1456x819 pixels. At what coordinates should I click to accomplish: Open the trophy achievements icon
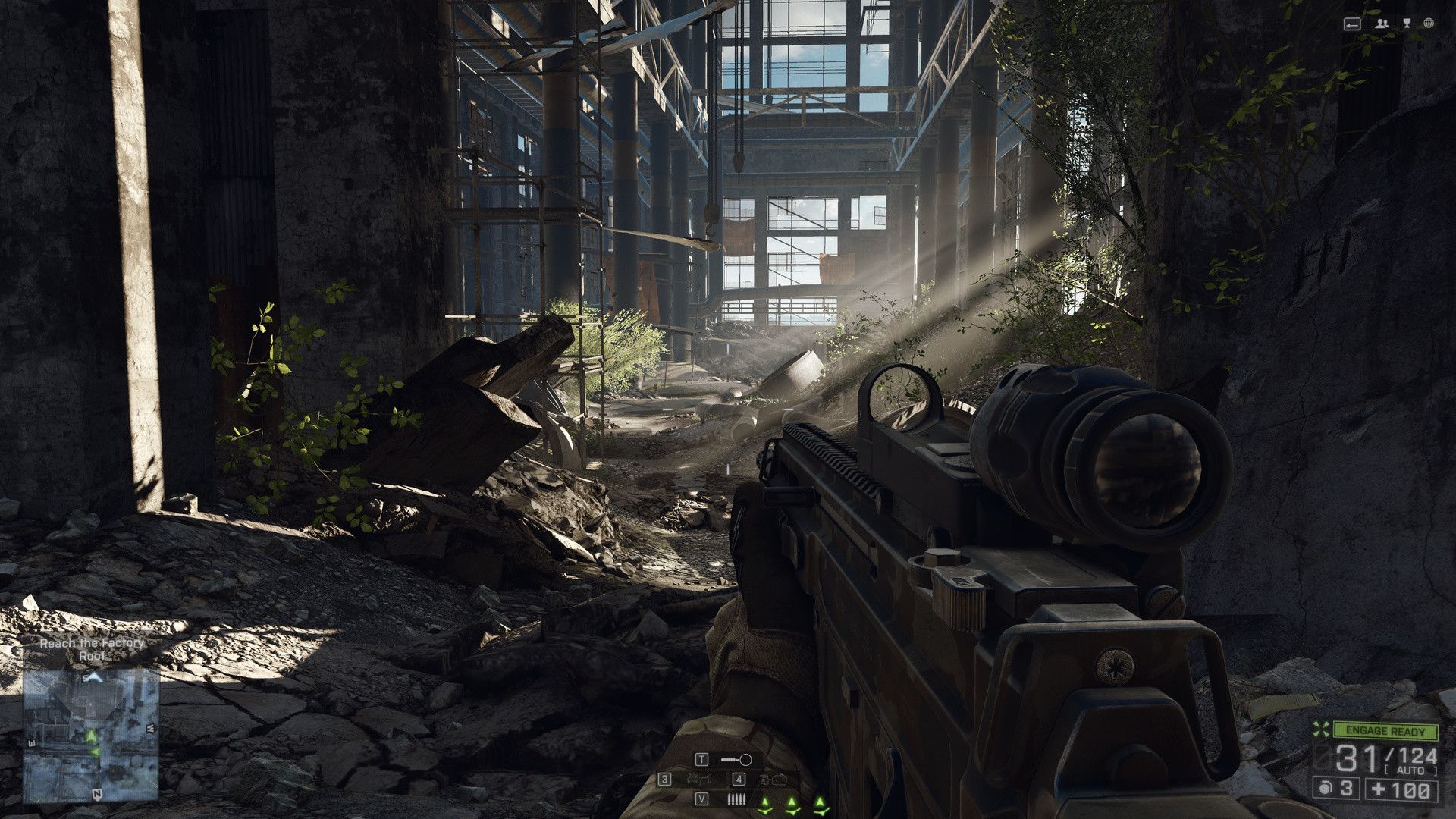click(1407, 24)
